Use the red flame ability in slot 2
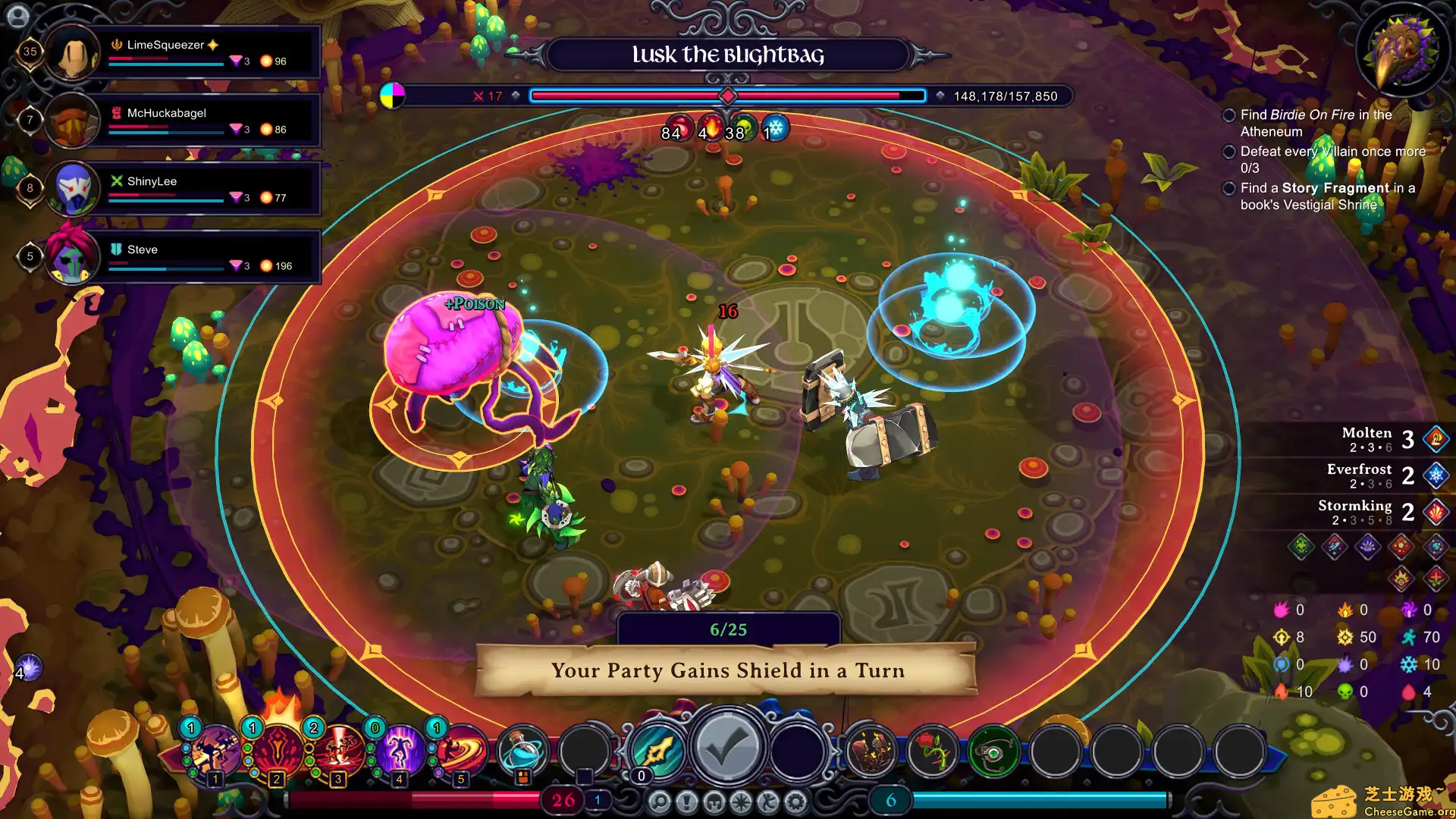 coord(278,751)
